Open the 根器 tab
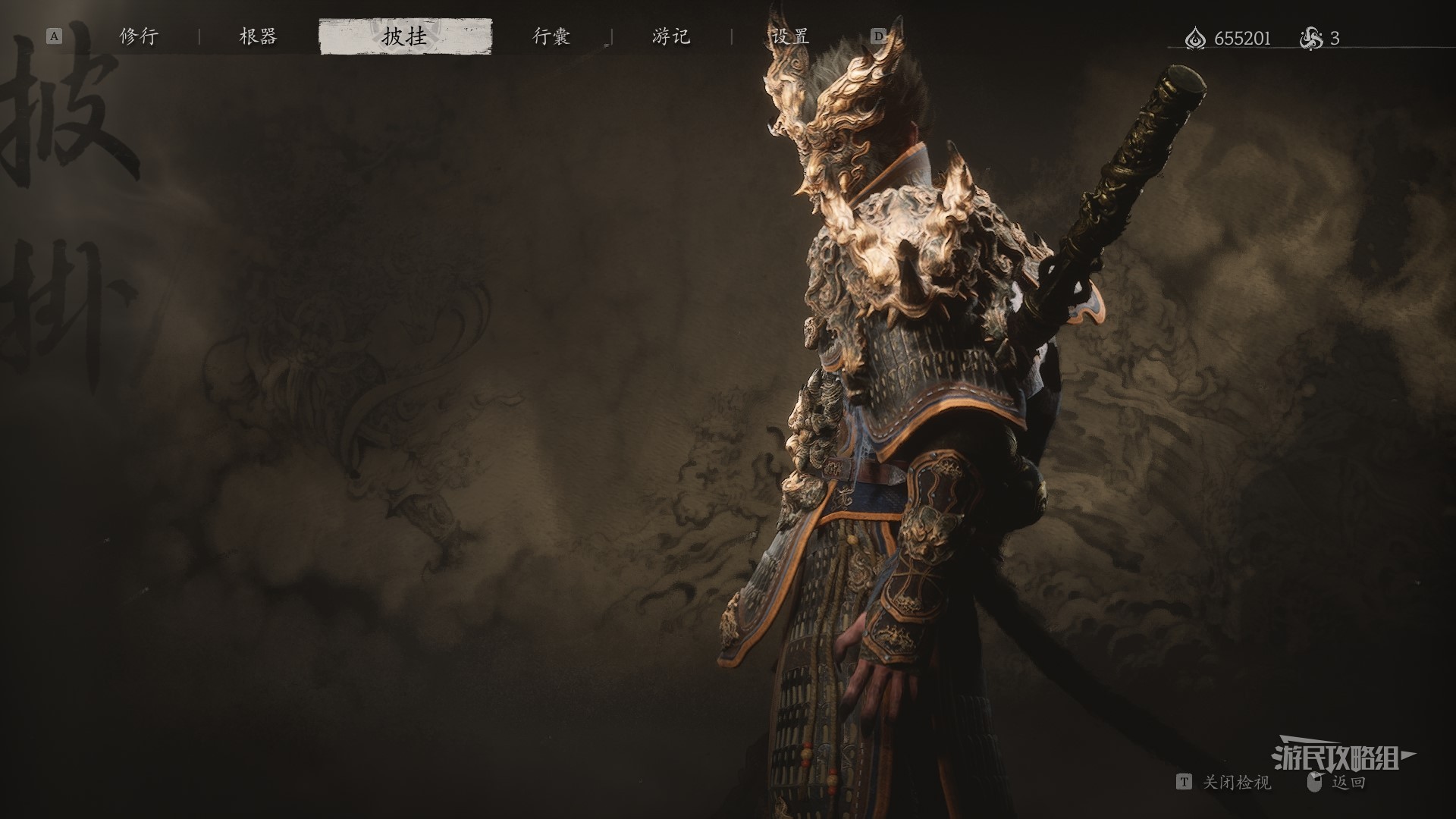 258,36
